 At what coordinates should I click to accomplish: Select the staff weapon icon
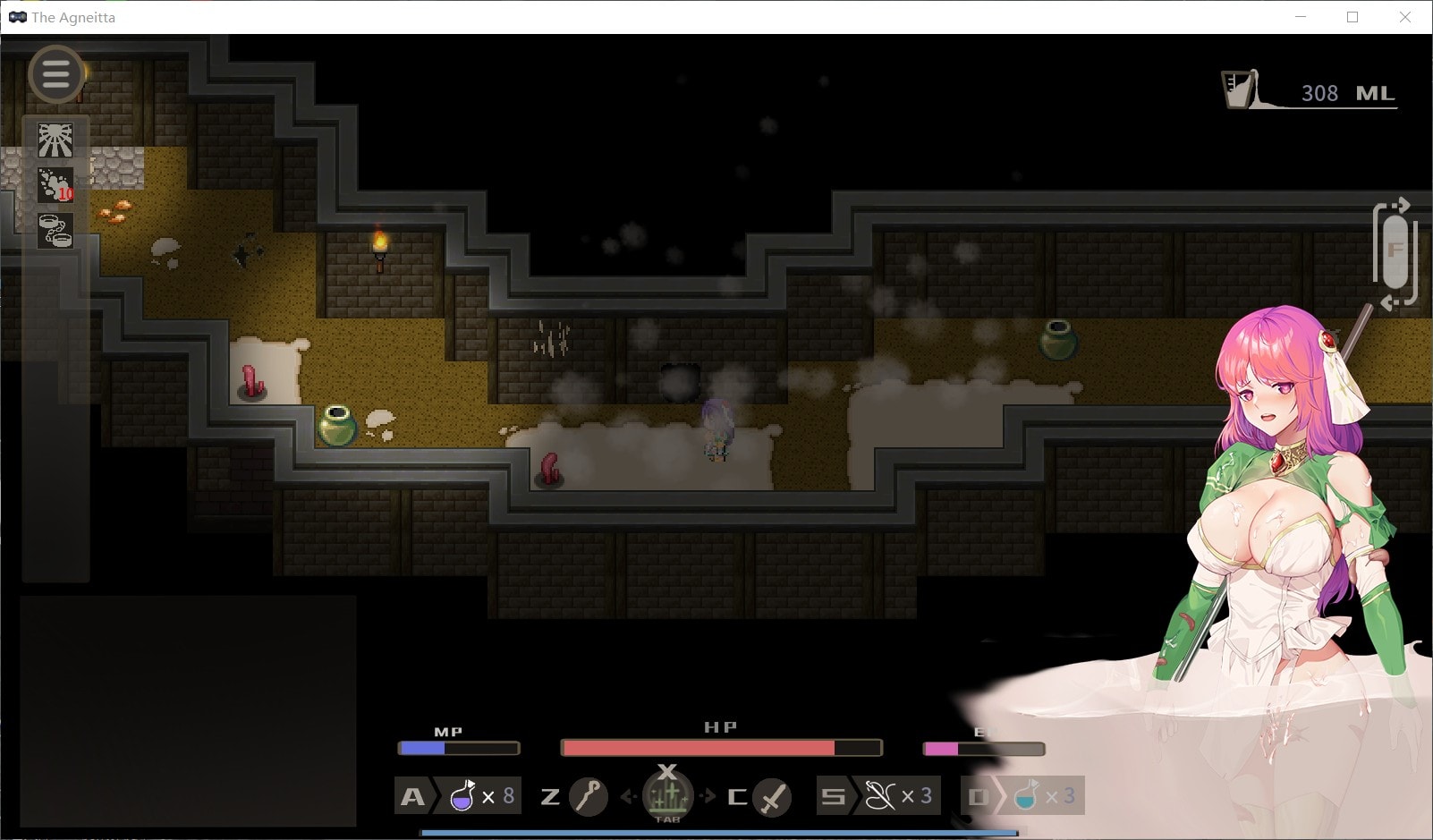click(588, 795)
